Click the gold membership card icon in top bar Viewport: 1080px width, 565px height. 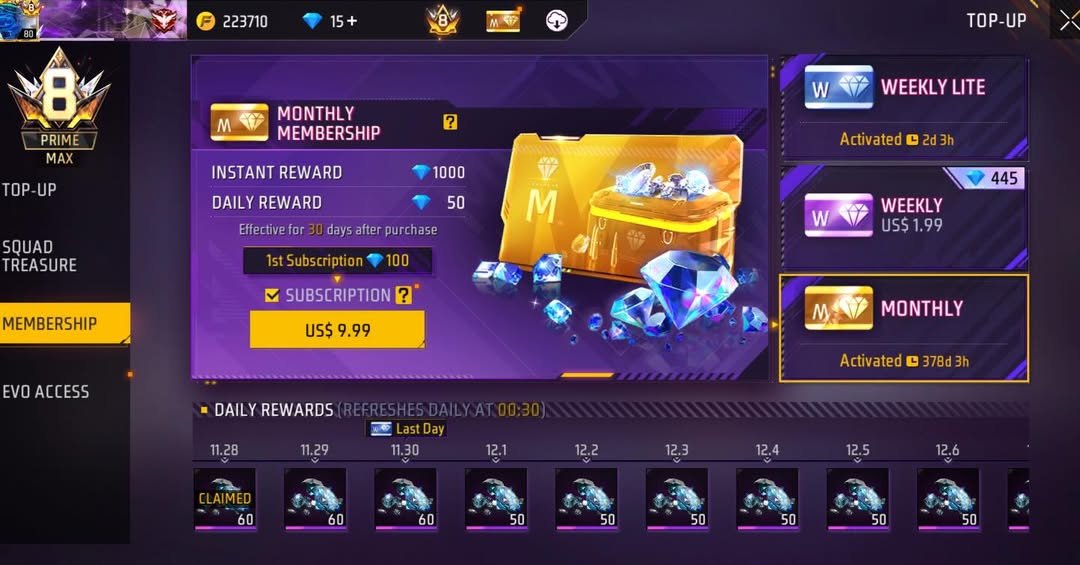503,20
